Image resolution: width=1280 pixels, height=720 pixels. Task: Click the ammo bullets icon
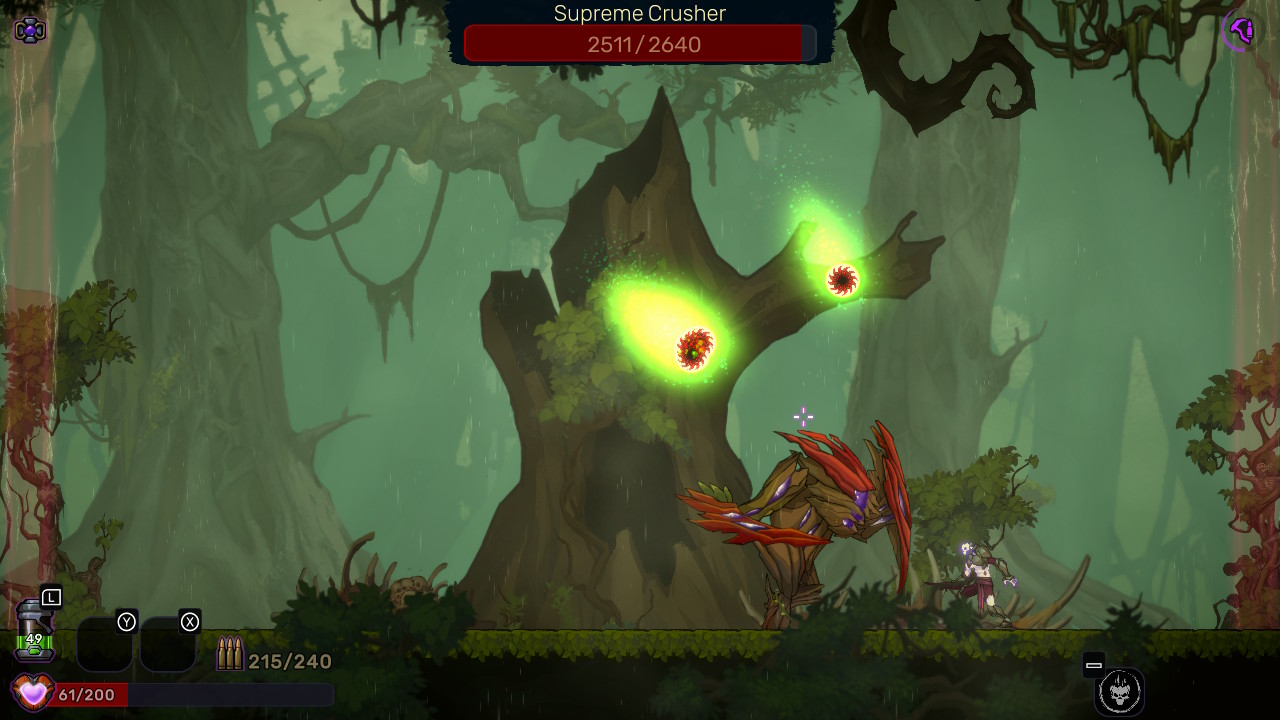click(230, 652)
